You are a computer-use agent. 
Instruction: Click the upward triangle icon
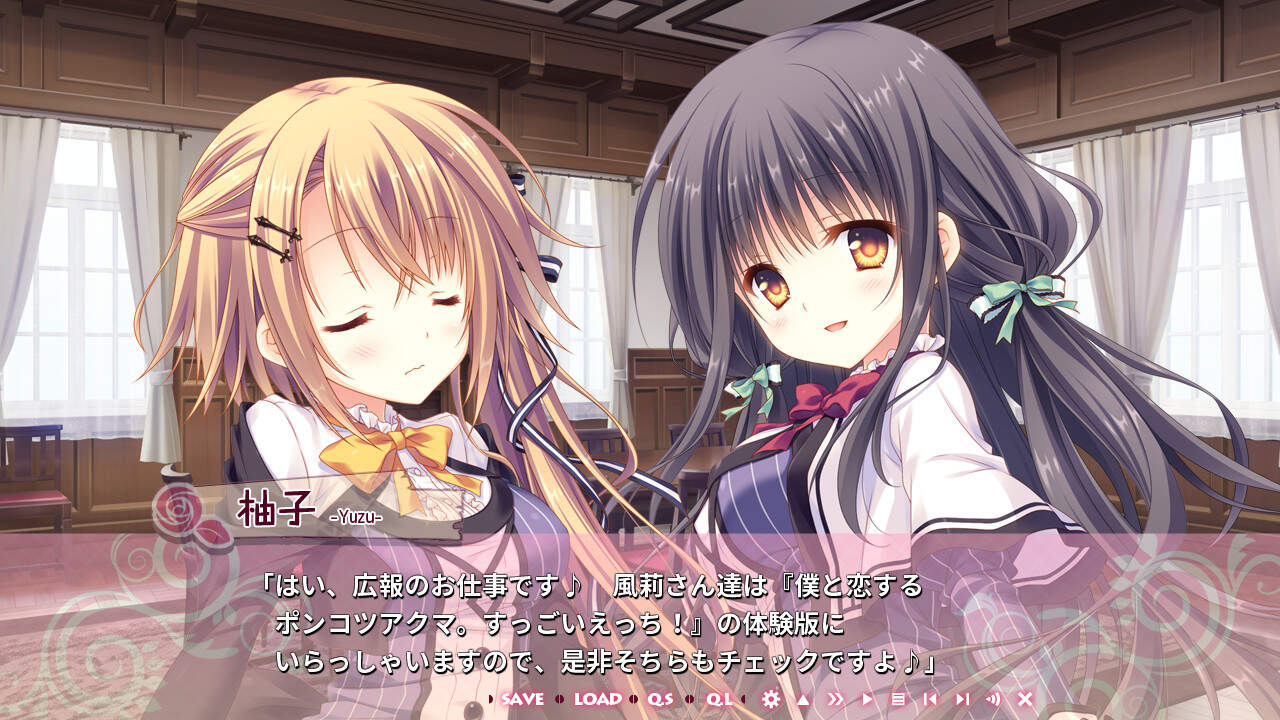click(x=802, y=699)
